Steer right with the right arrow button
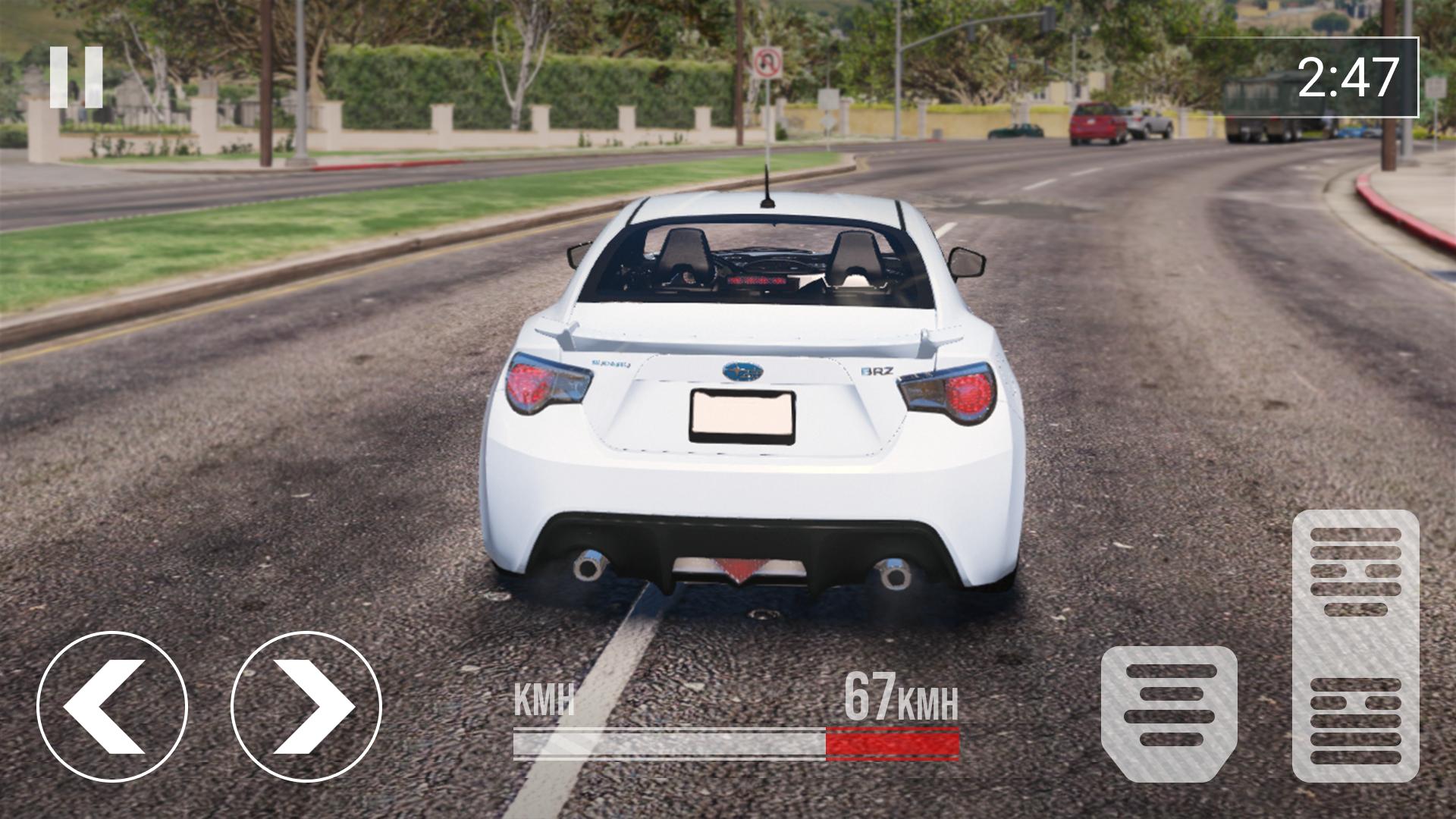1456x819 pixels. [x=306, y=707]
